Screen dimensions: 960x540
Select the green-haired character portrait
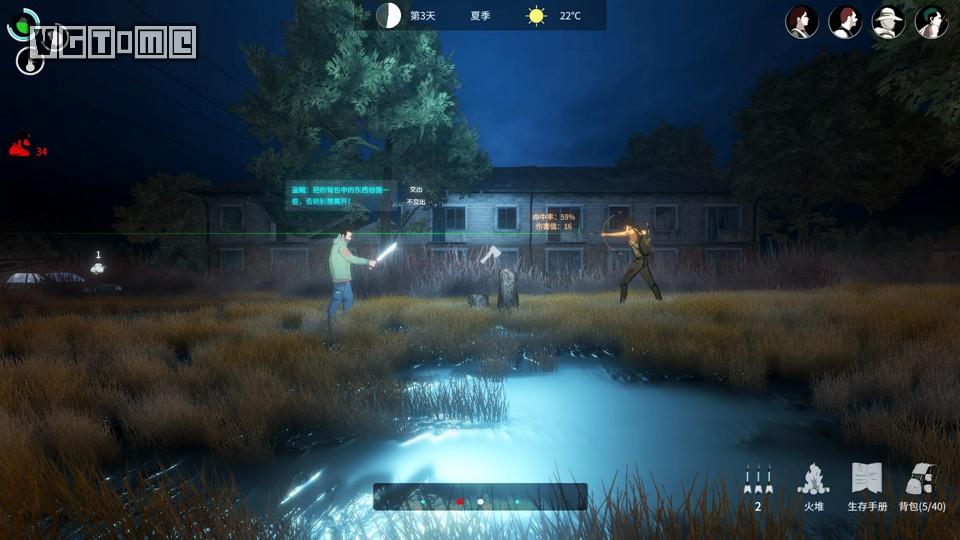(931, 22)
